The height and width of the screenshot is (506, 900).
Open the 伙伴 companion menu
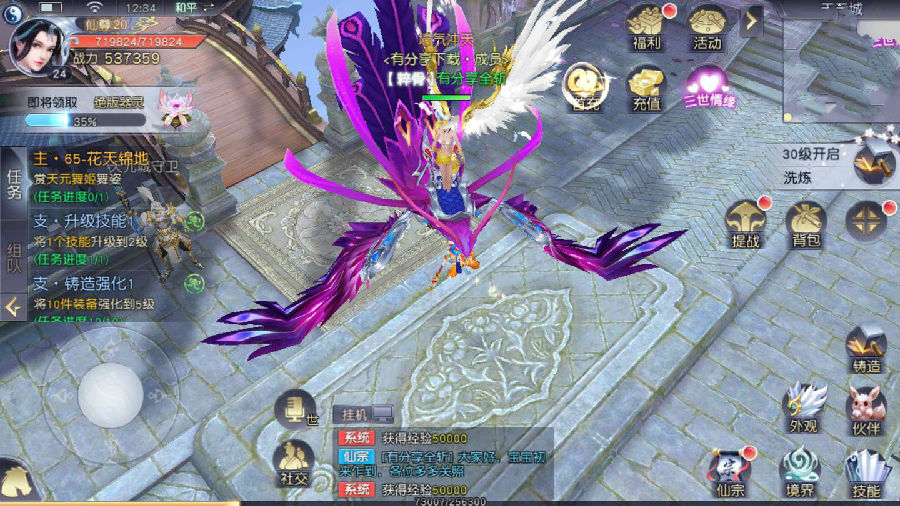tap(866, 407)
